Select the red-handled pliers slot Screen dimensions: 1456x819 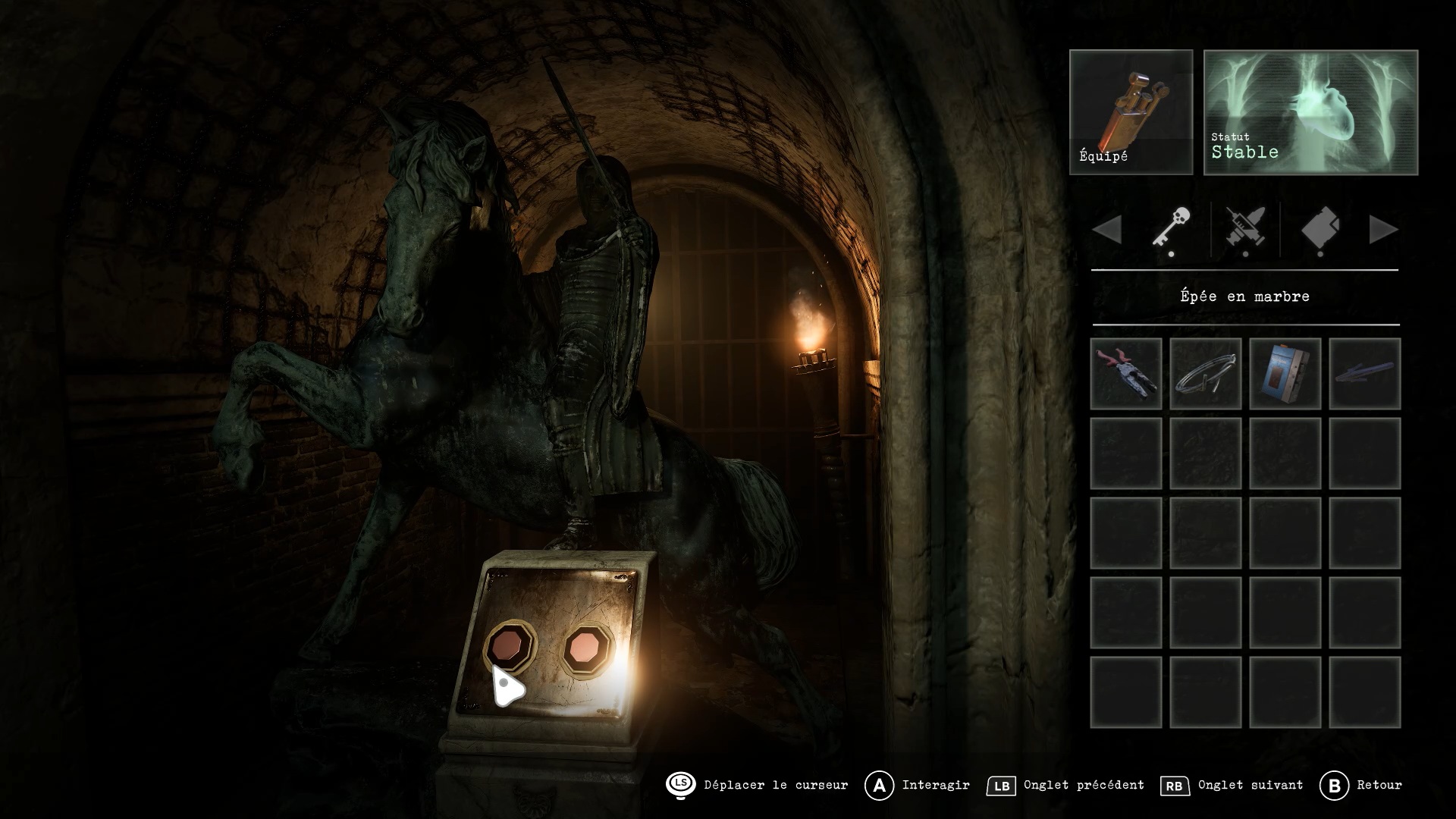[x=1126, y=374]
